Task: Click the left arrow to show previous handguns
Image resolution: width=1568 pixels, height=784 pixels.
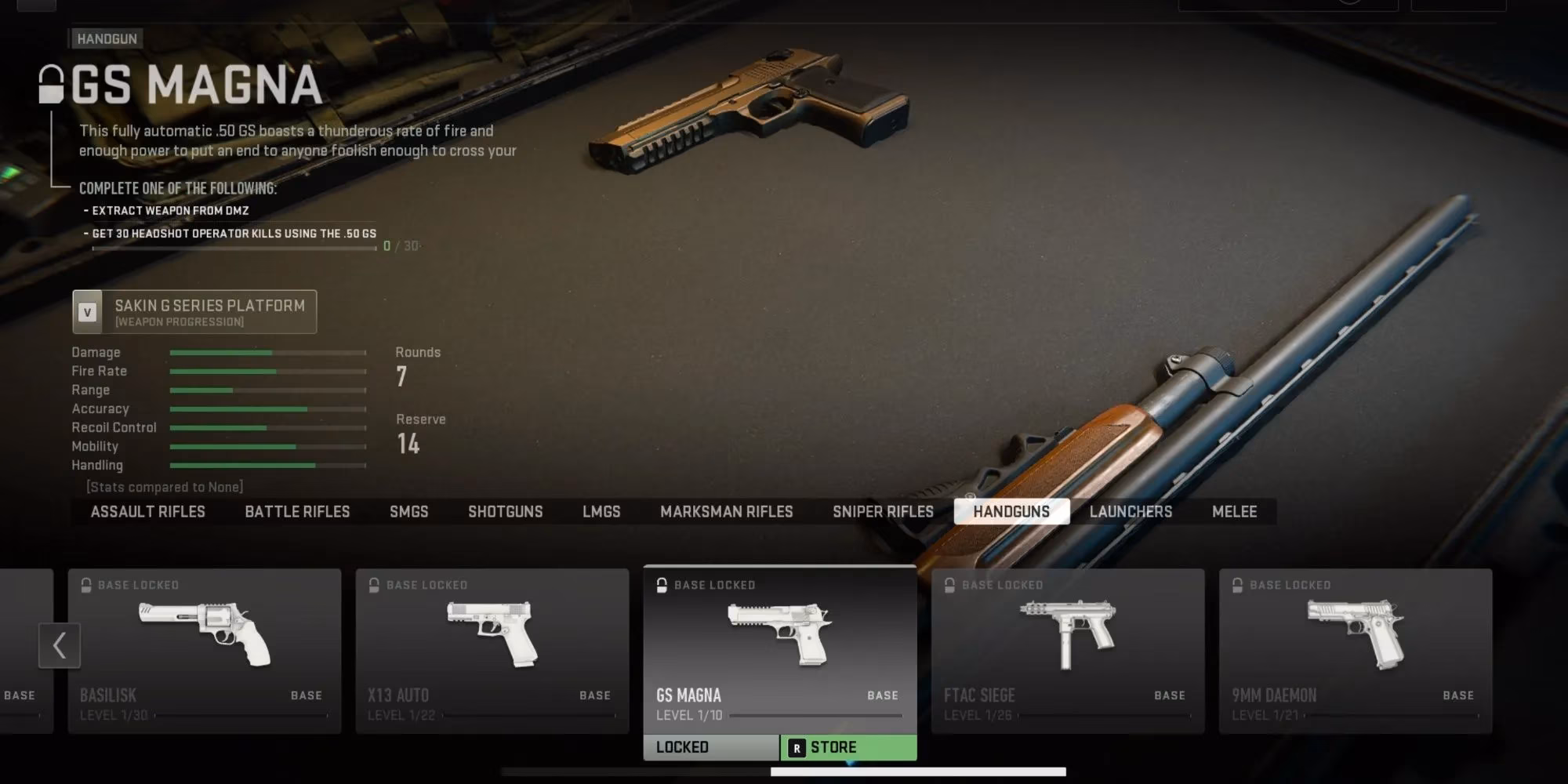Action: pyautogui.click(x=60, y=646)
